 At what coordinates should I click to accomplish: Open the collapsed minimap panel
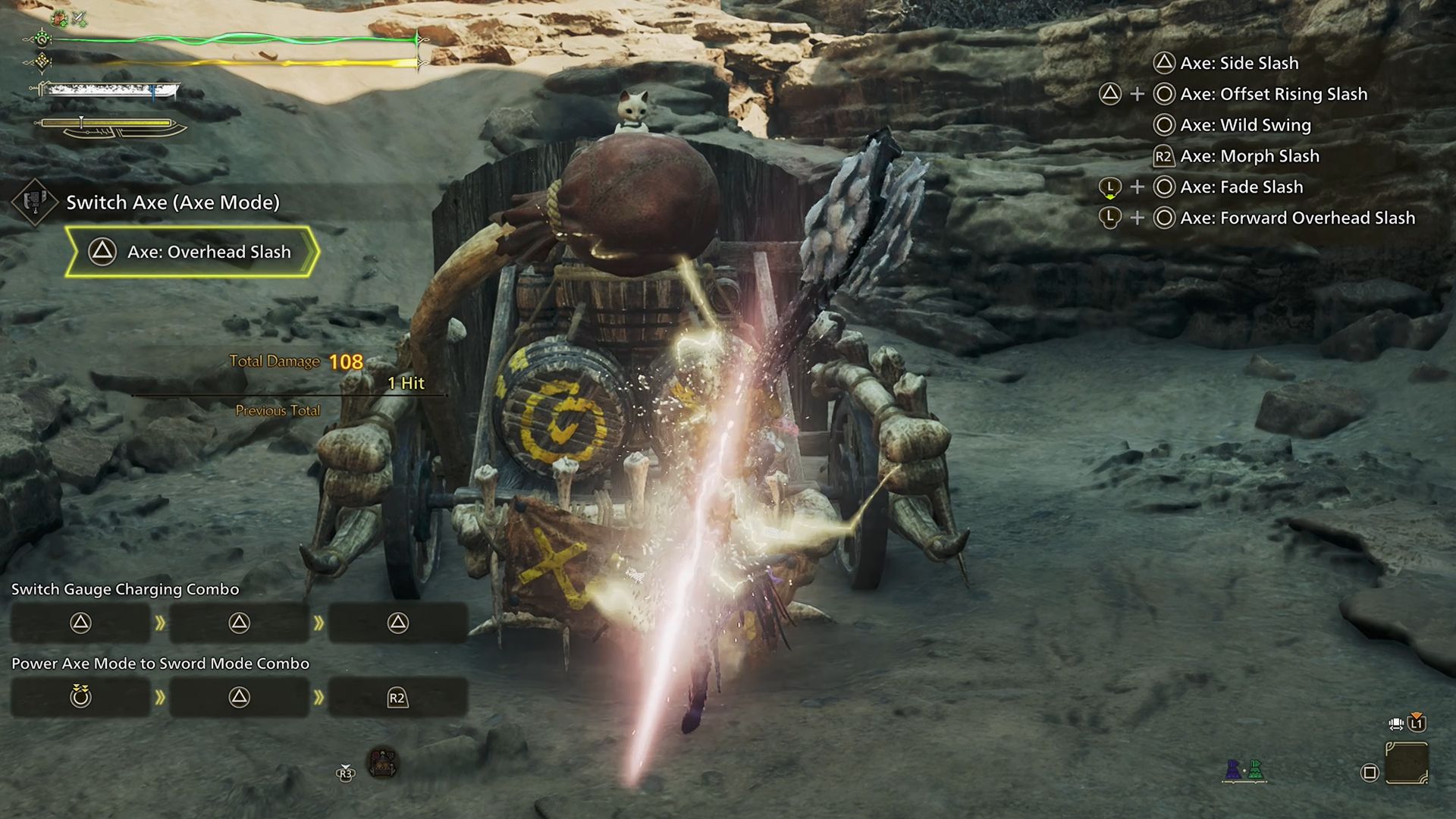point(1407,764)
